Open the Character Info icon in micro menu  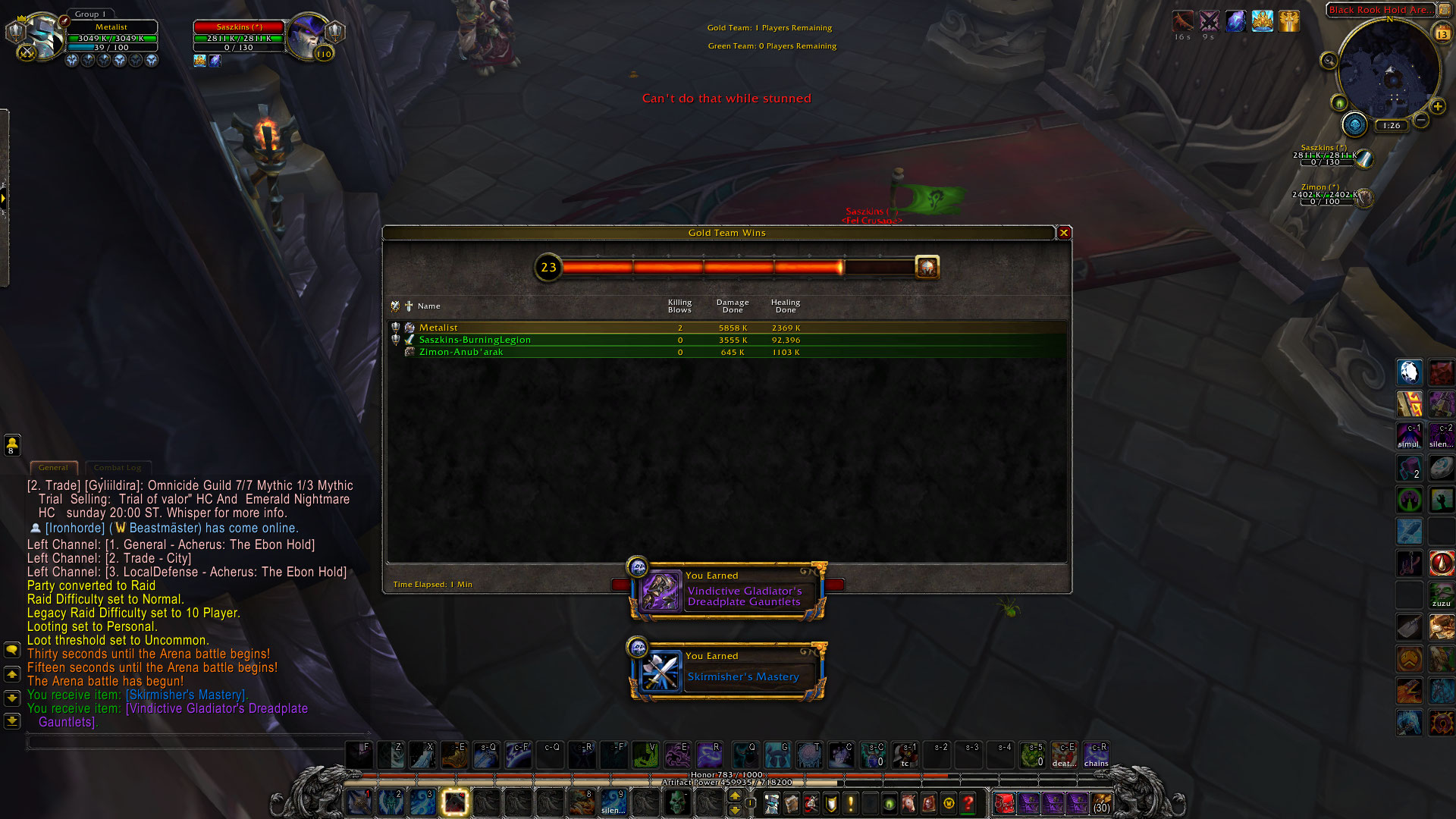click(772, 803)
